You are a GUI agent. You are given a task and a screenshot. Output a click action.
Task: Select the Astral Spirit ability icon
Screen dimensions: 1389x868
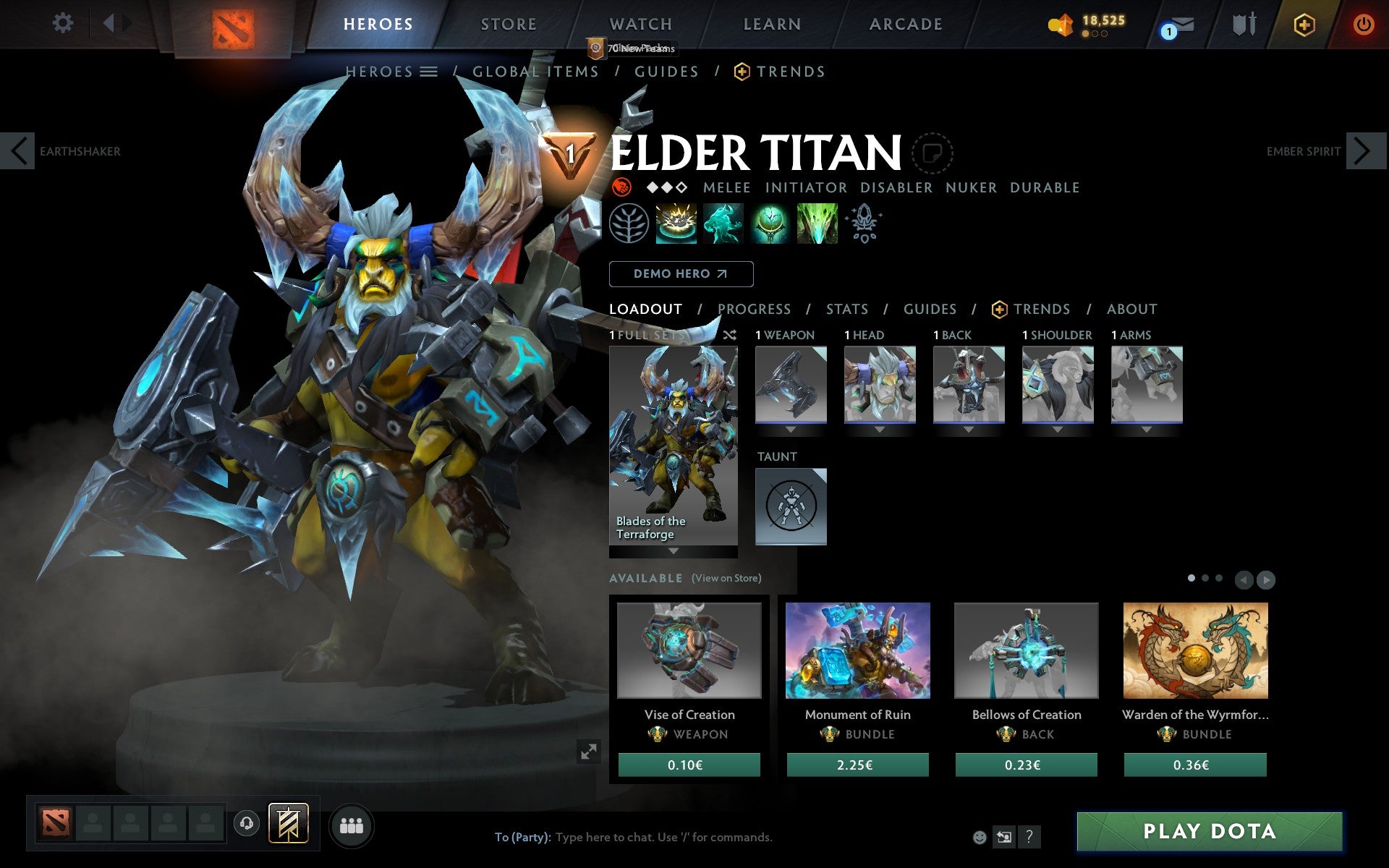tap(723, 225)
